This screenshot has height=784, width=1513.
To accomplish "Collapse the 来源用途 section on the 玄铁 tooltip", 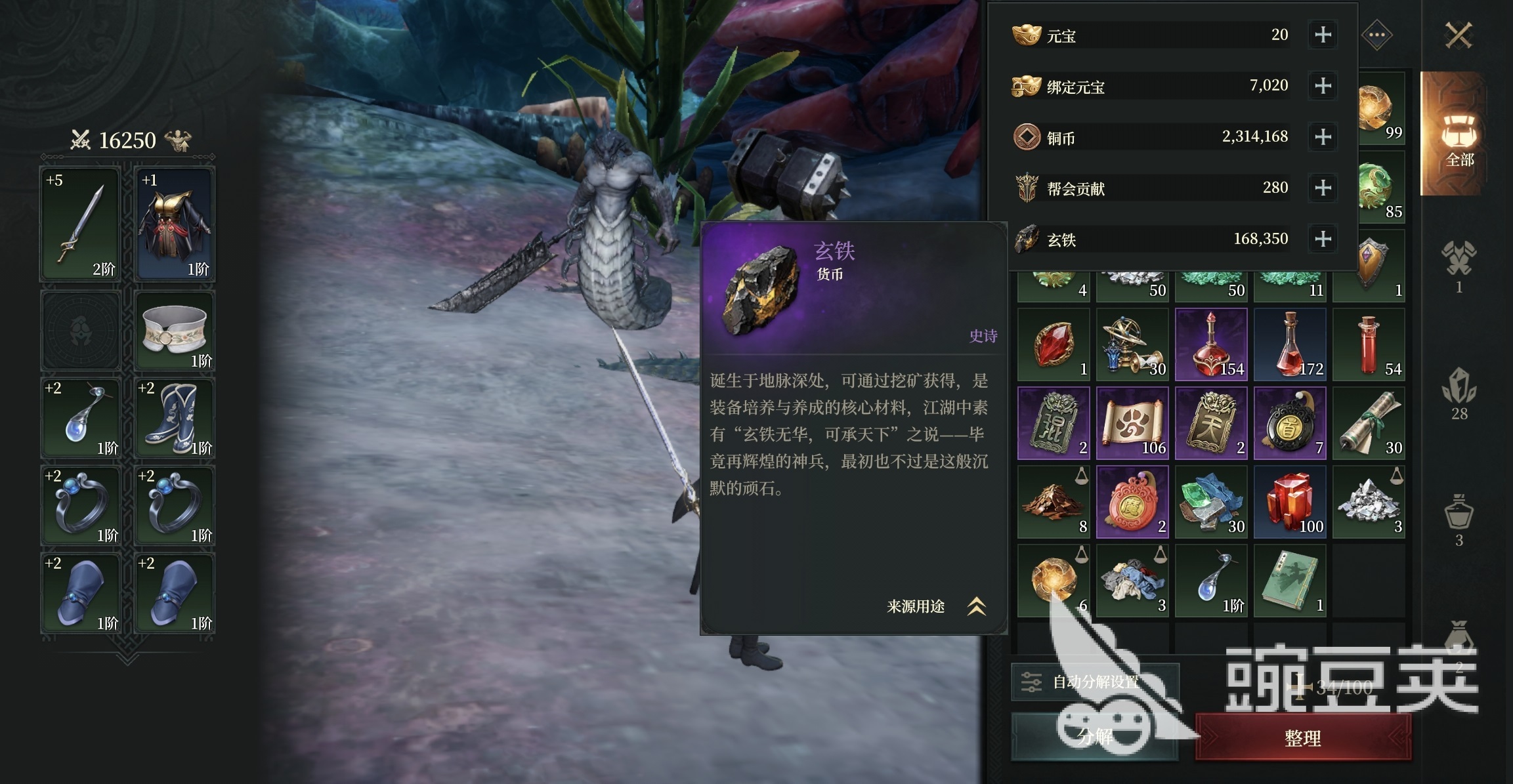I will 975,606.
